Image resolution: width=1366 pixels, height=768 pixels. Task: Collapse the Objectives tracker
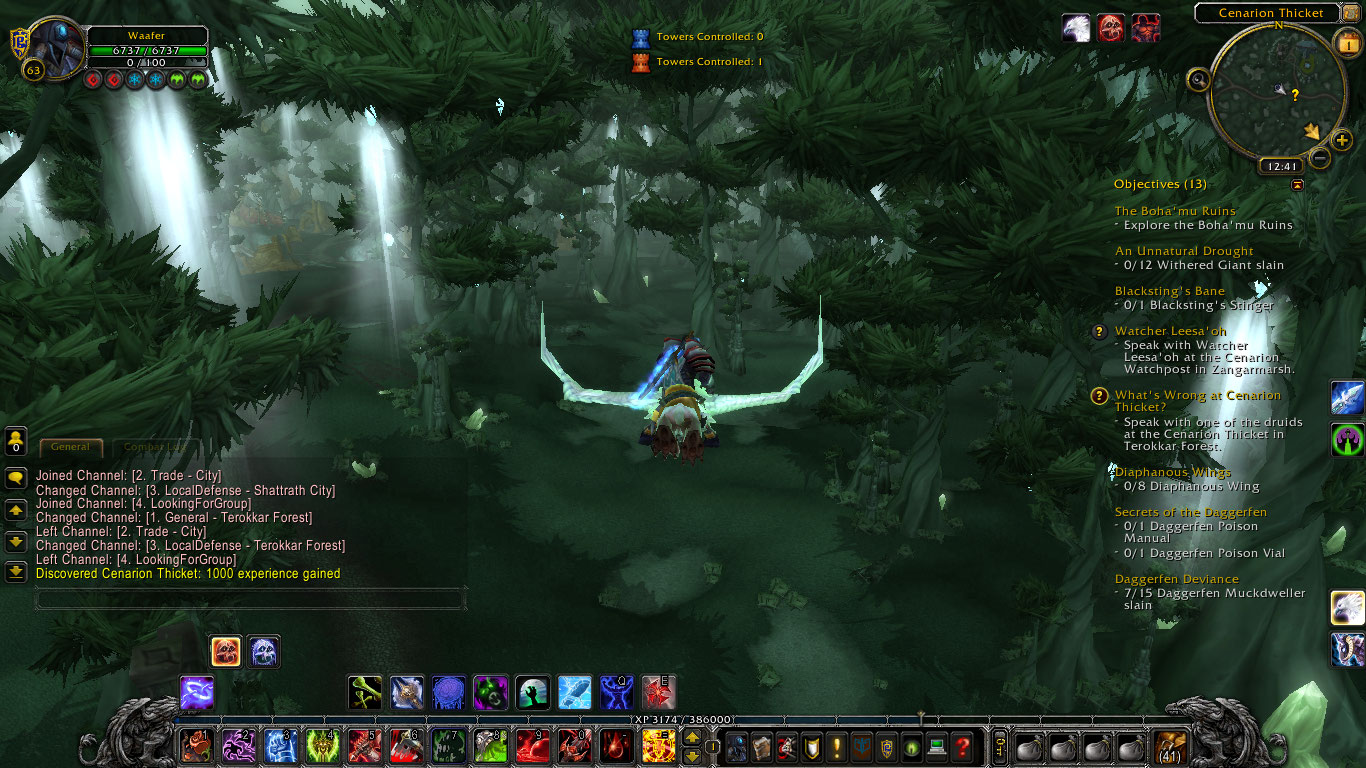[x=1297, y=185]
